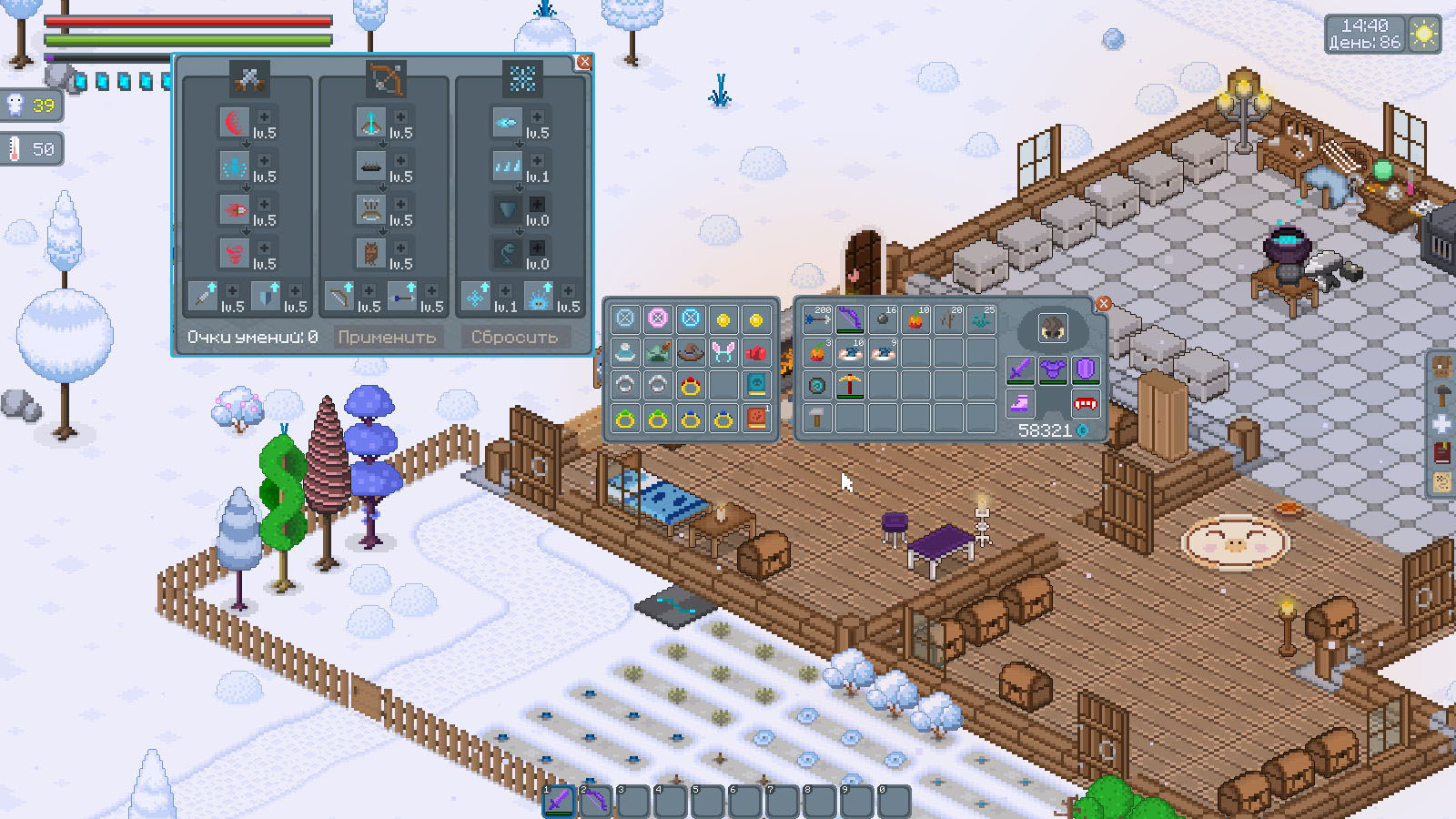Select the owl archery skill

pos(370,252)
